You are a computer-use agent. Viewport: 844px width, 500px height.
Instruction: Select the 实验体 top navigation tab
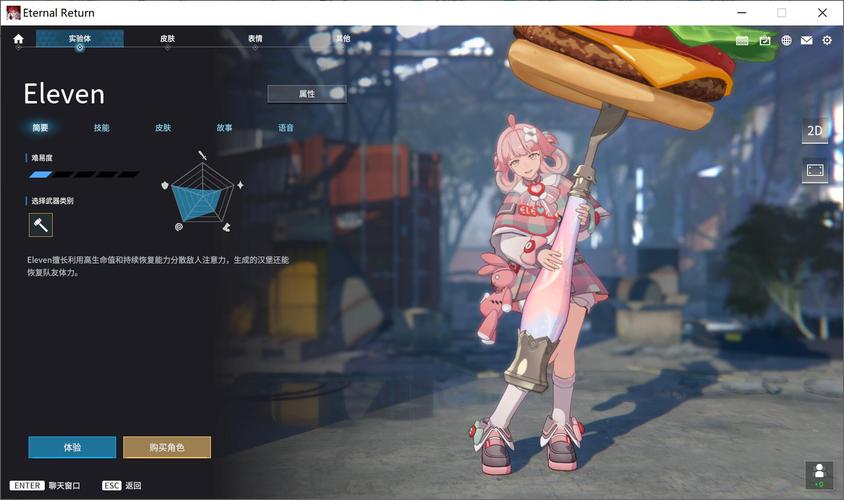pos(80,39)
